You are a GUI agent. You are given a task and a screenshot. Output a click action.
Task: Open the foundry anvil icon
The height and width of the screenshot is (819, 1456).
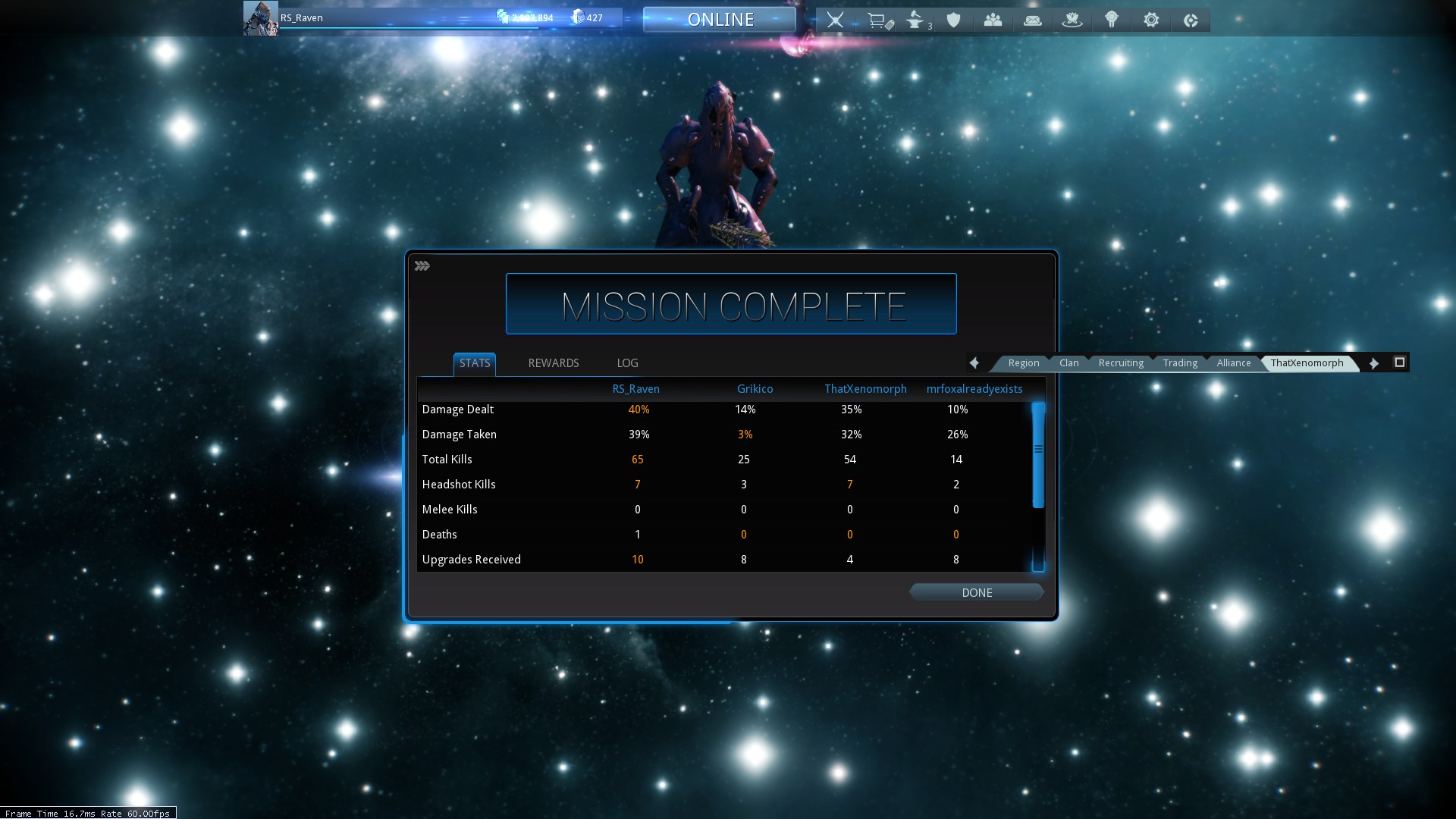tap(916, 20)
